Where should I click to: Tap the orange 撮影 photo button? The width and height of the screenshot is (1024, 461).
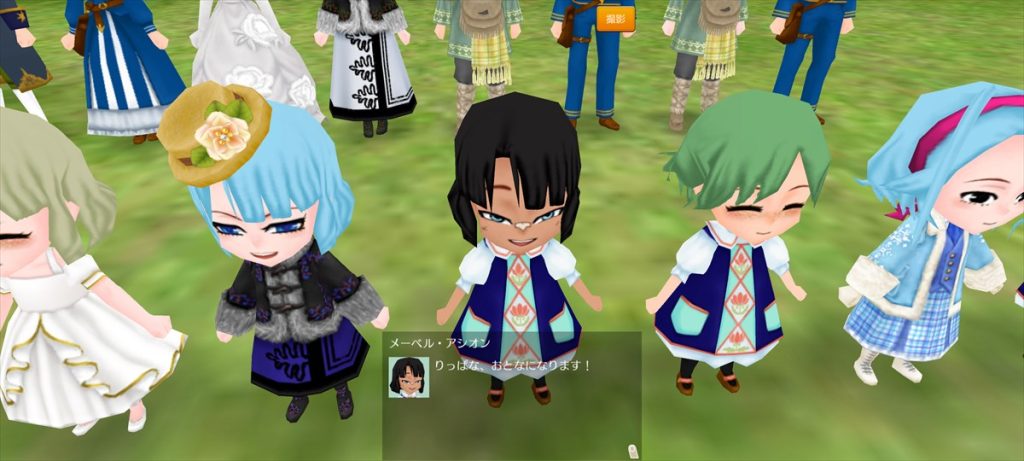point(615,19)
